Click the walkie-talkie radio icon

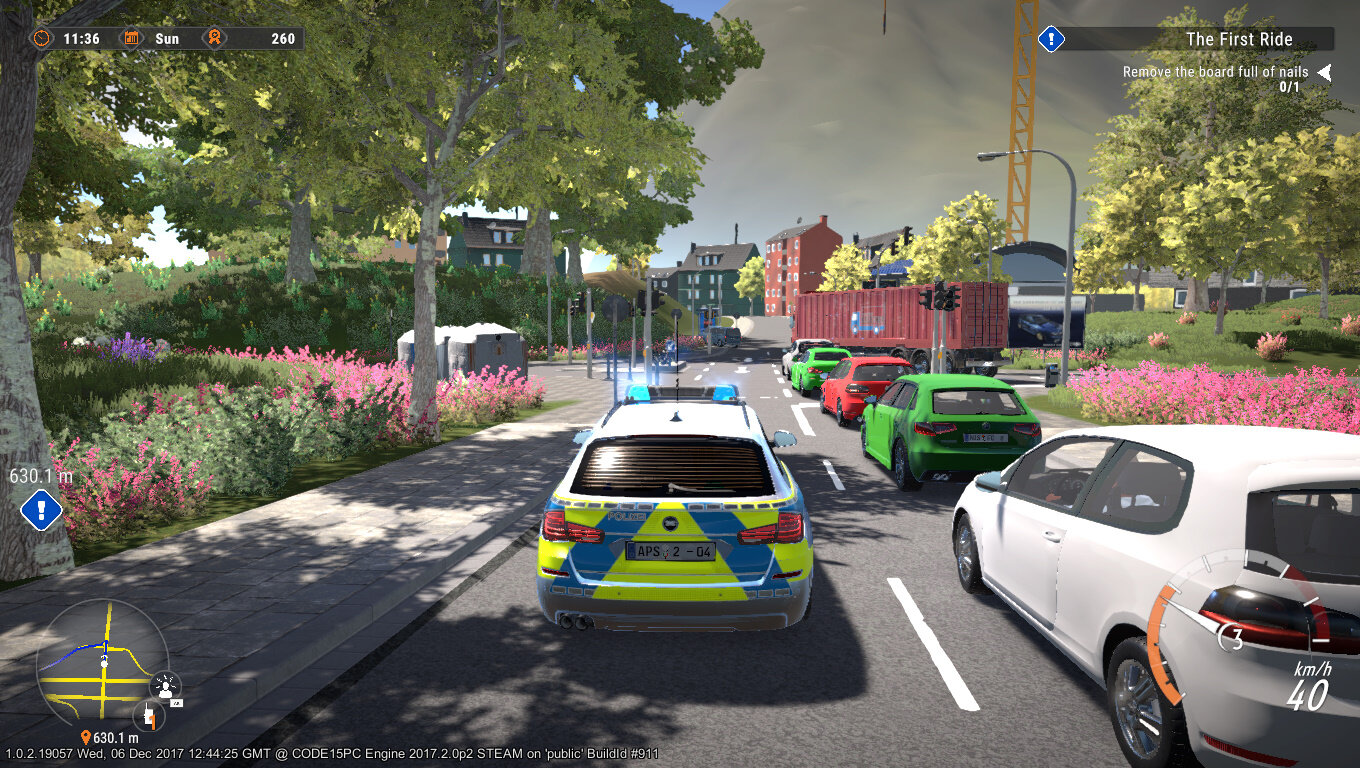148,716
